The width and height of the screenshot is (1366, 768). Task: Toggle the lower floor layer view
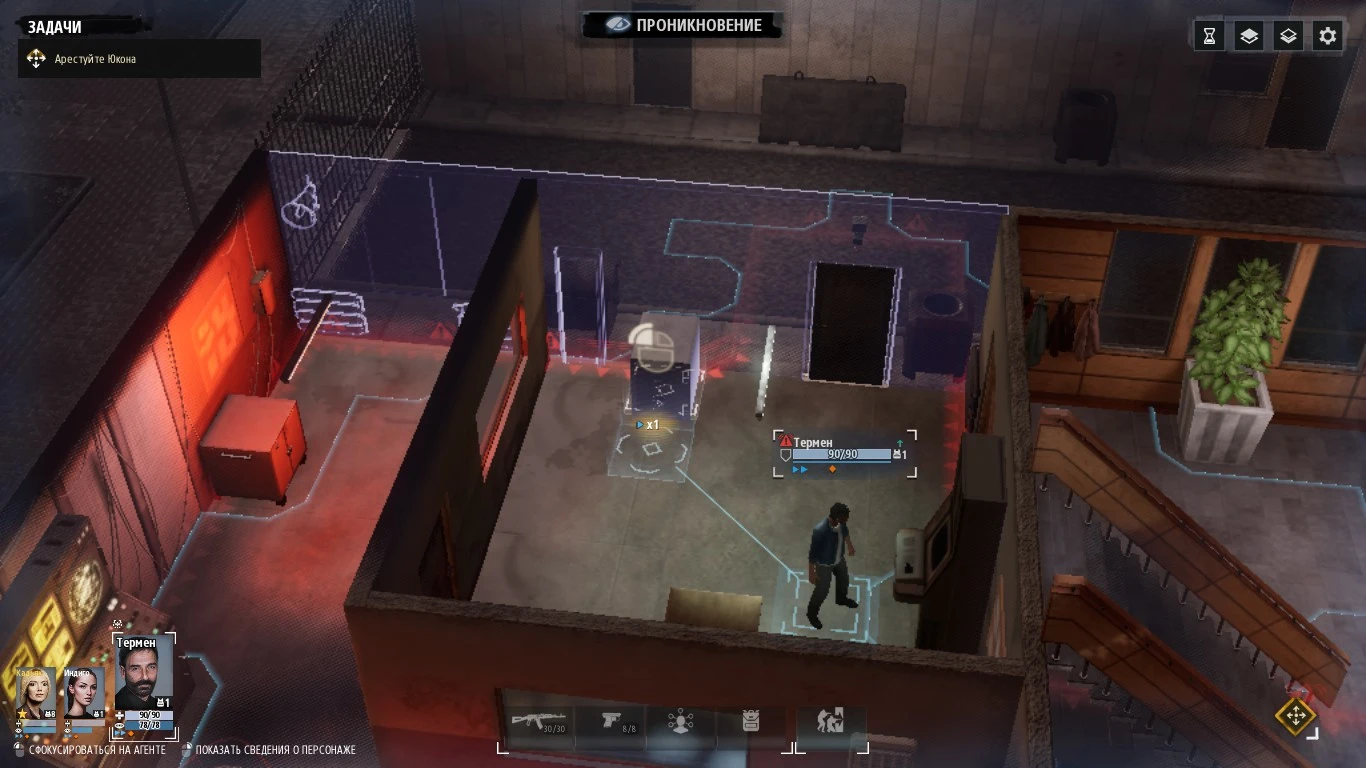1287,35
